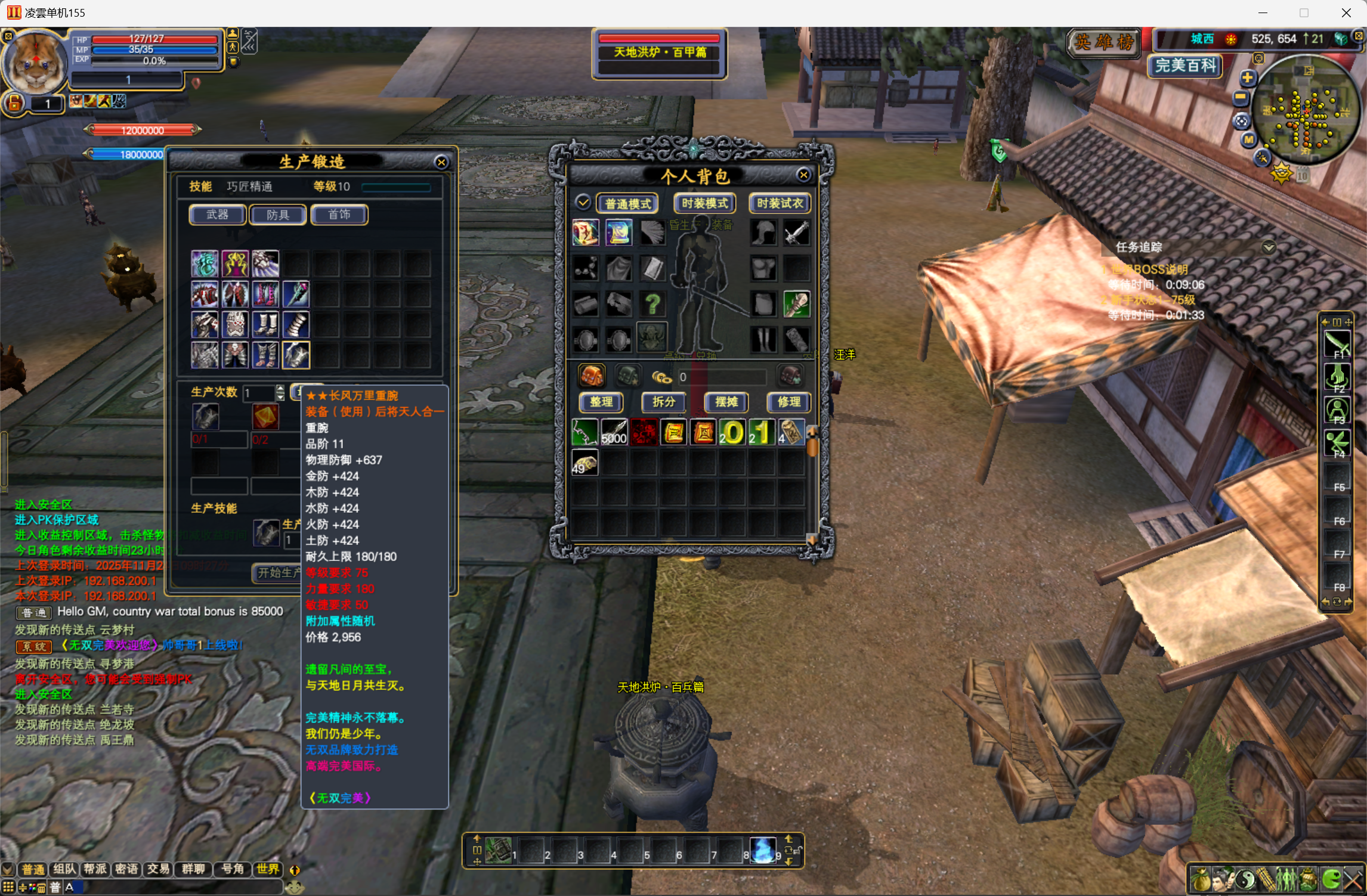Select the 5000-stack item in the bag
The image size is (1367, 896).
(x=614, y=432)
